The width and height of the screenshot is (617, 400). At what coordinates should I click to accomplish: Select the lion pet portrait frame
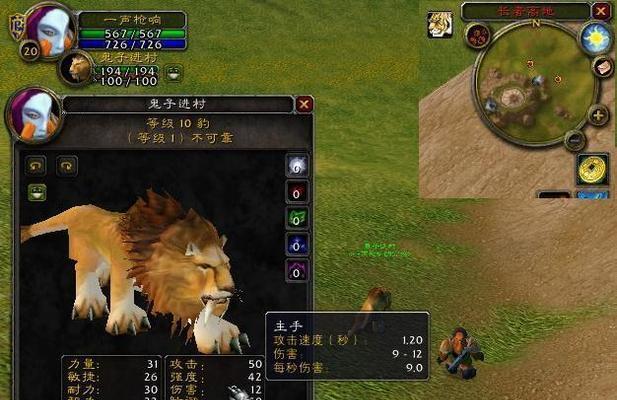tap(77, 68)
